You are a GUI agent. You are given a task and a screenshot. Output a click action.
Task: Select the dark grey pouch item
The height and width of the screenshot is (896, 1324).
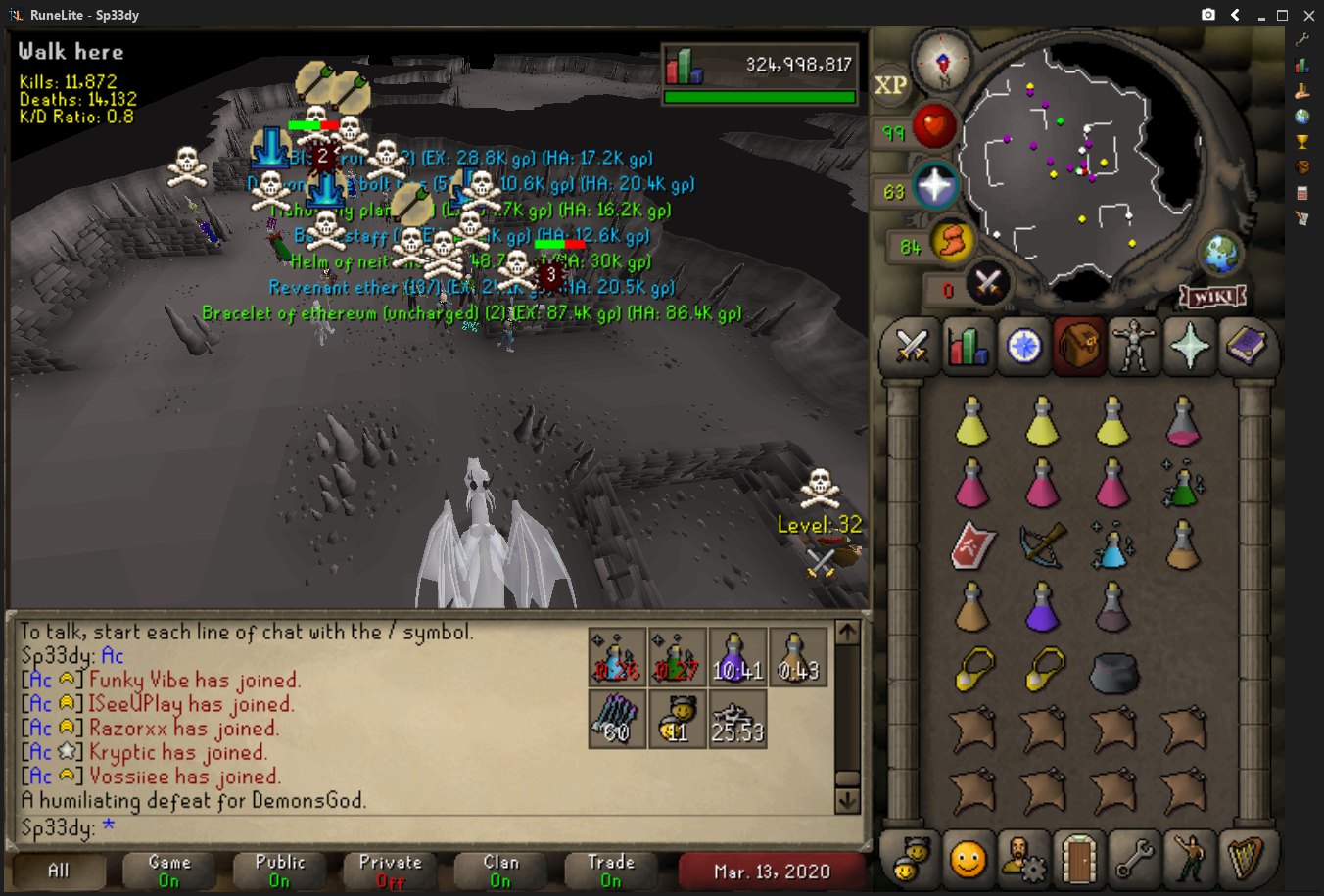pos(1113,673)
